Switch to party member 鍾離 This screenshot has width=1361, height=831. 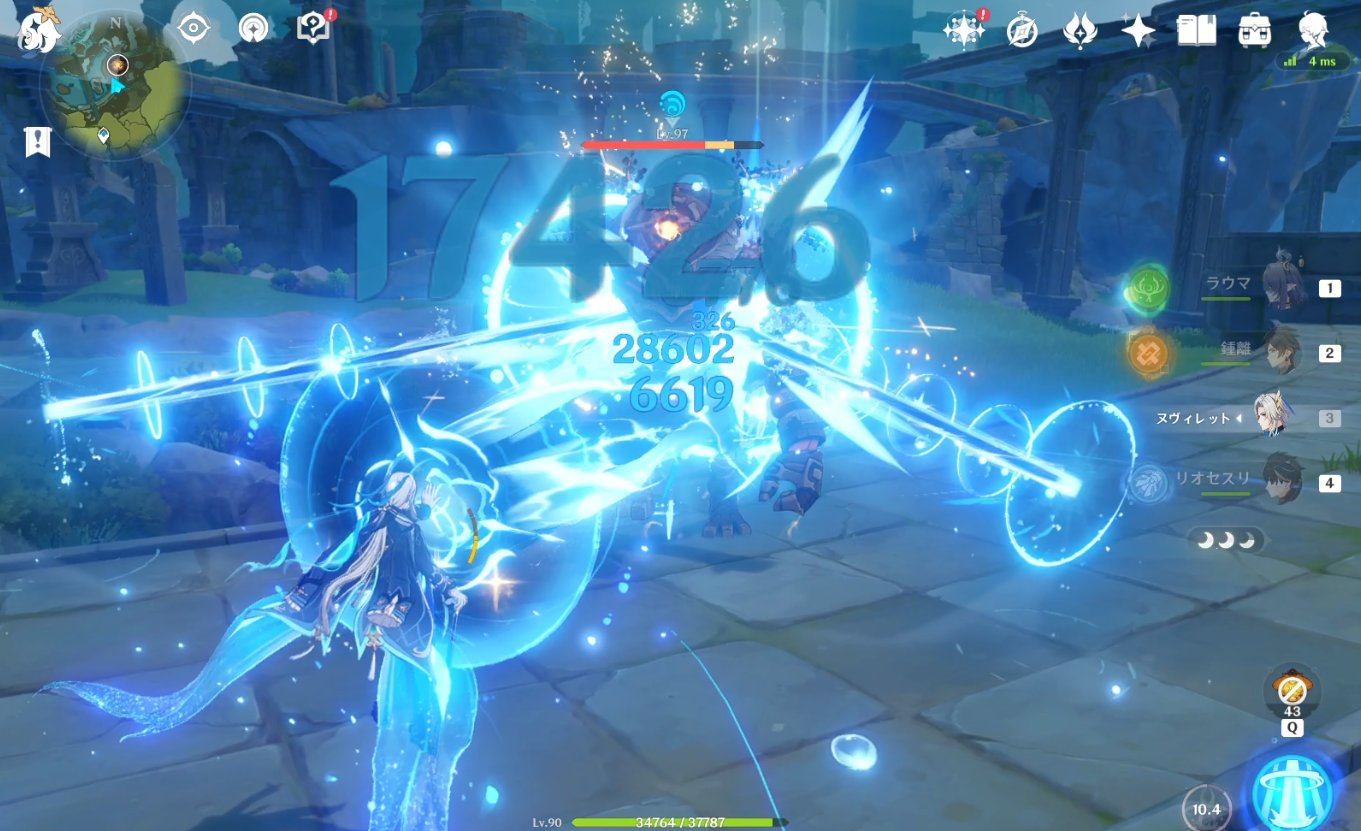[x=1278, y=352]
